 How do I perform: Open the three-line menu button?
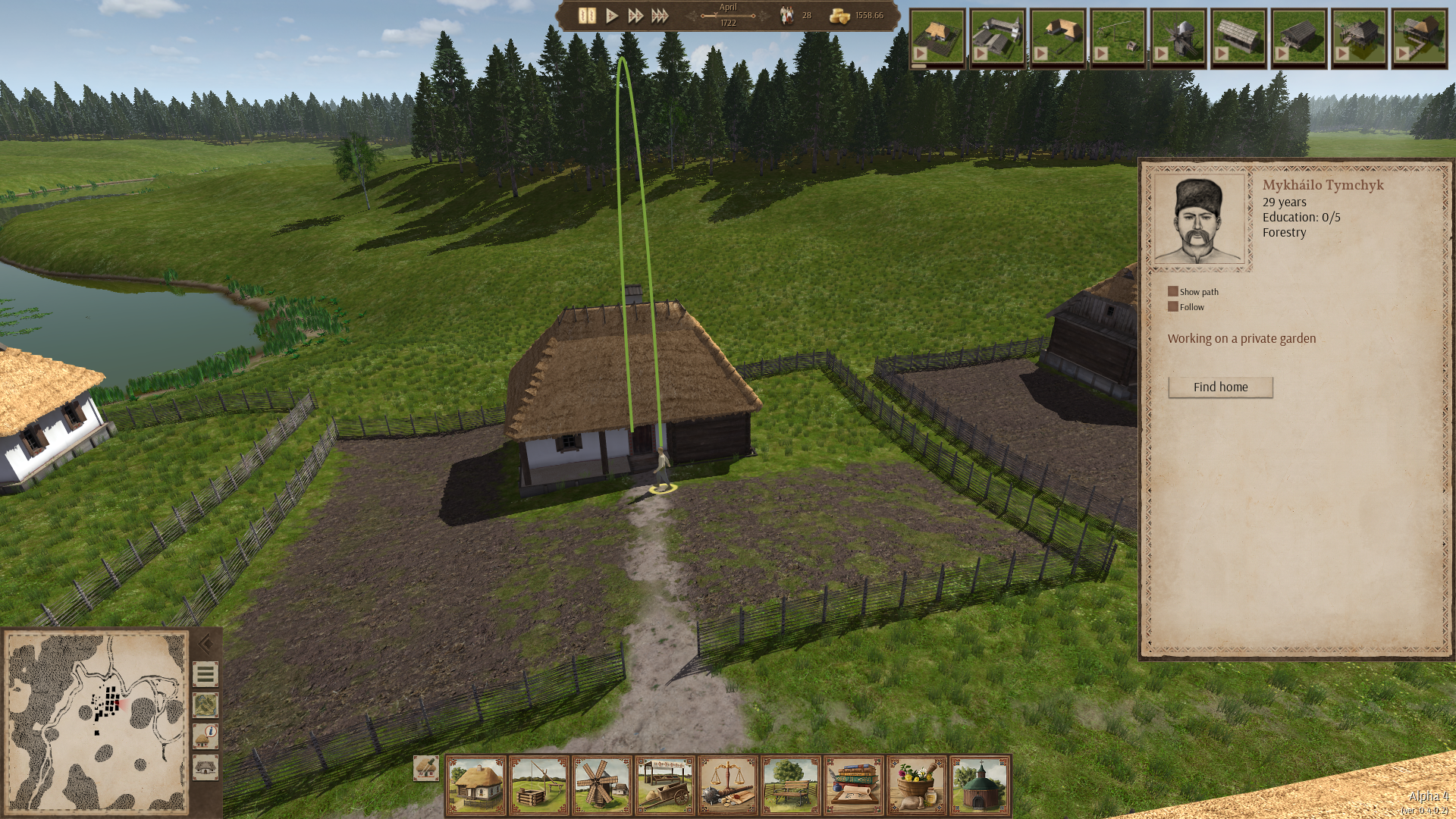pos(205,674)
